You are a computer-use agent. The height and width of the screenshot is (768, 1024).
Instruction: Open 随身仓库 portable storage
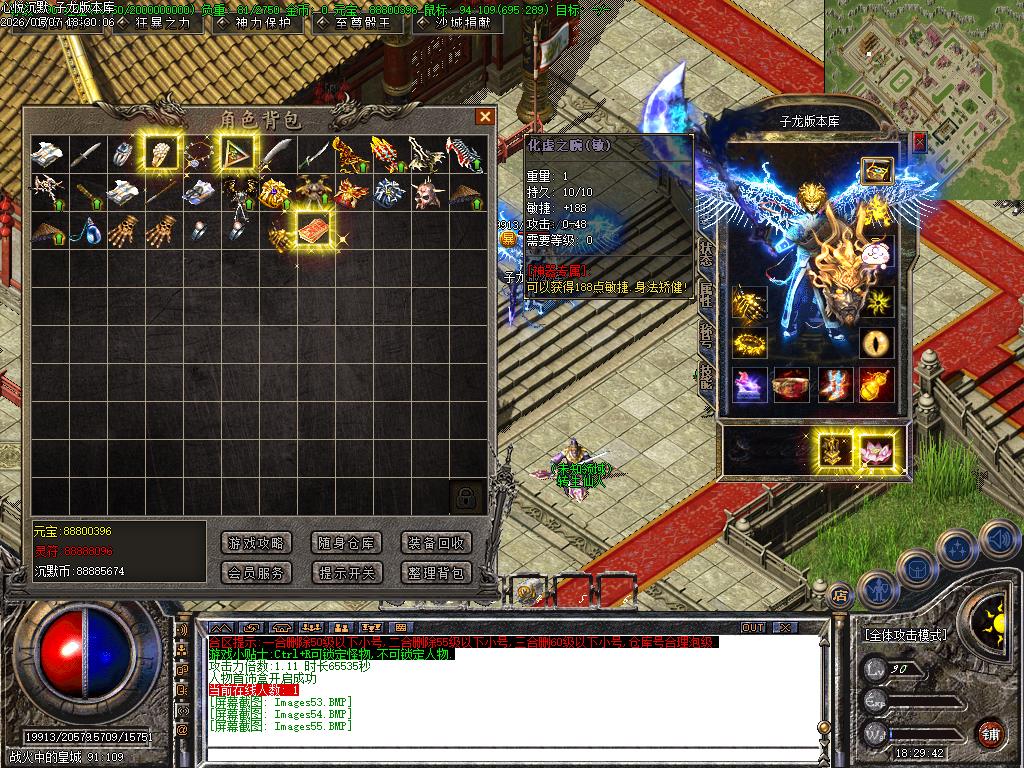point(346,543)
